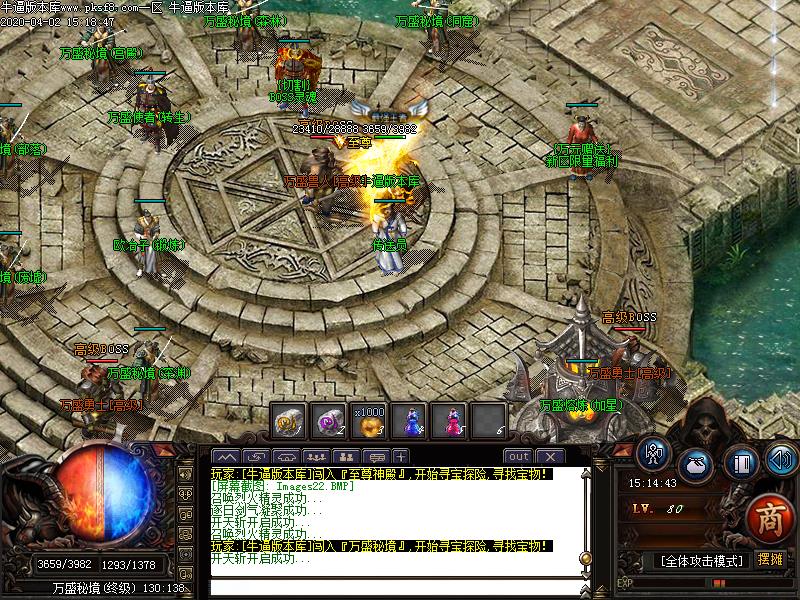800x600 pixels.
Task: Click the plus button above the chat box
Action: 401,457
